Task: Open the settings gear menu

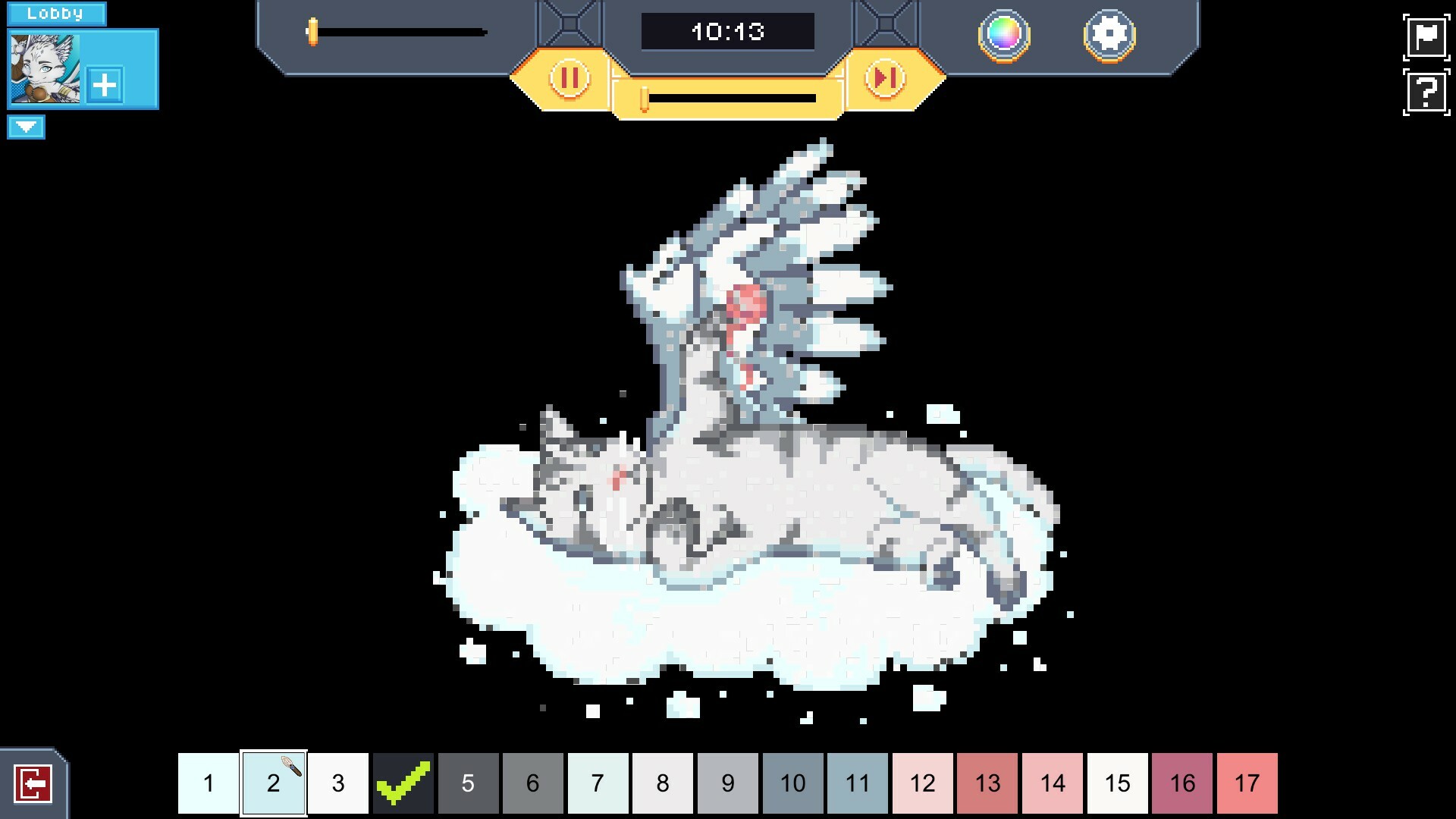Action: pos(1109,33)
